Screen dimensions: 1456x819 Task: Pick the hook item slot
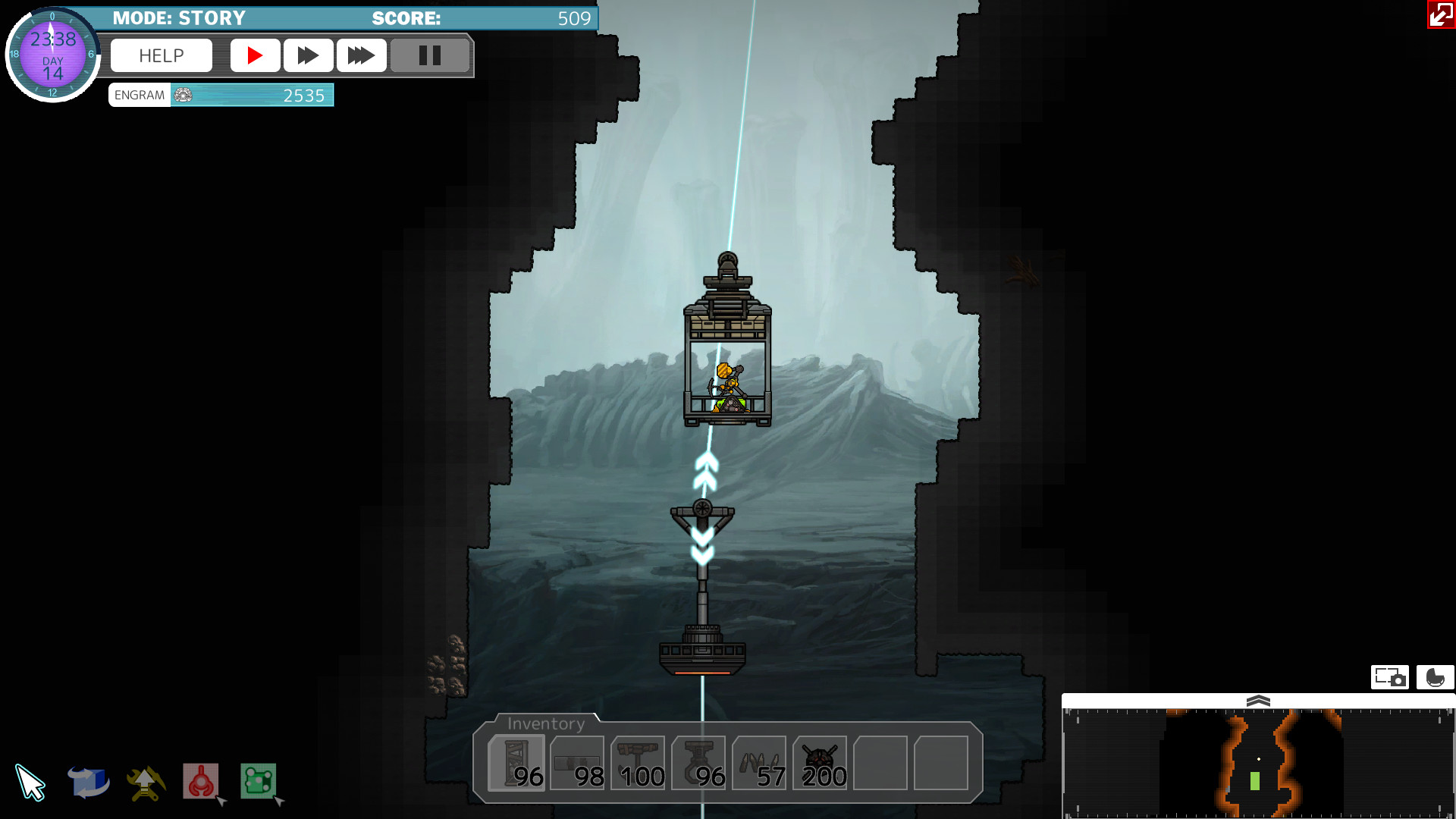[698, 763]
